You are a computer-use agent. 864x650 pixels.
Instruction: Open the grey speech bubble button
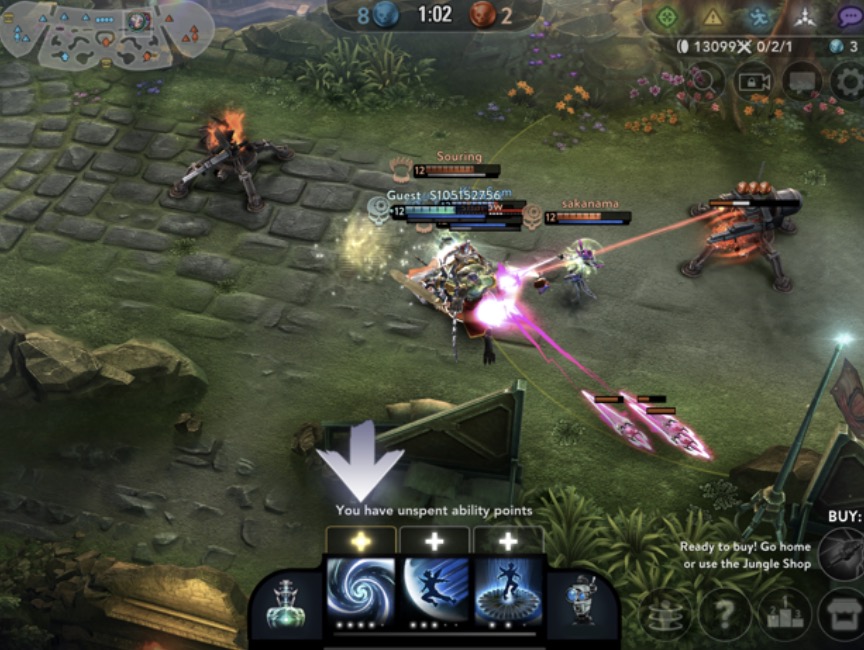[802, 80]
